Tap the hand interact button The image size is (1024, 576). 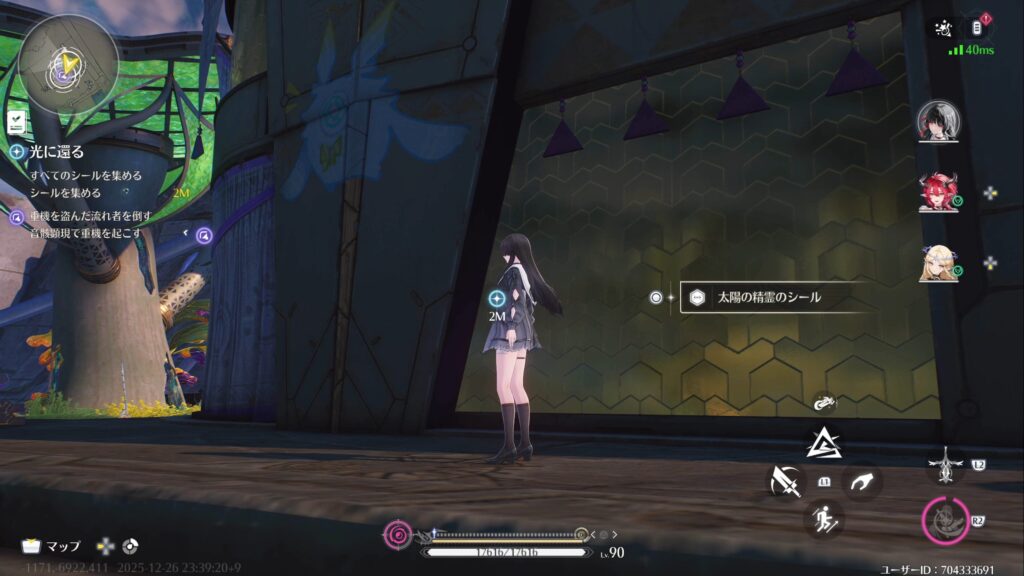[x=861, y=482]
